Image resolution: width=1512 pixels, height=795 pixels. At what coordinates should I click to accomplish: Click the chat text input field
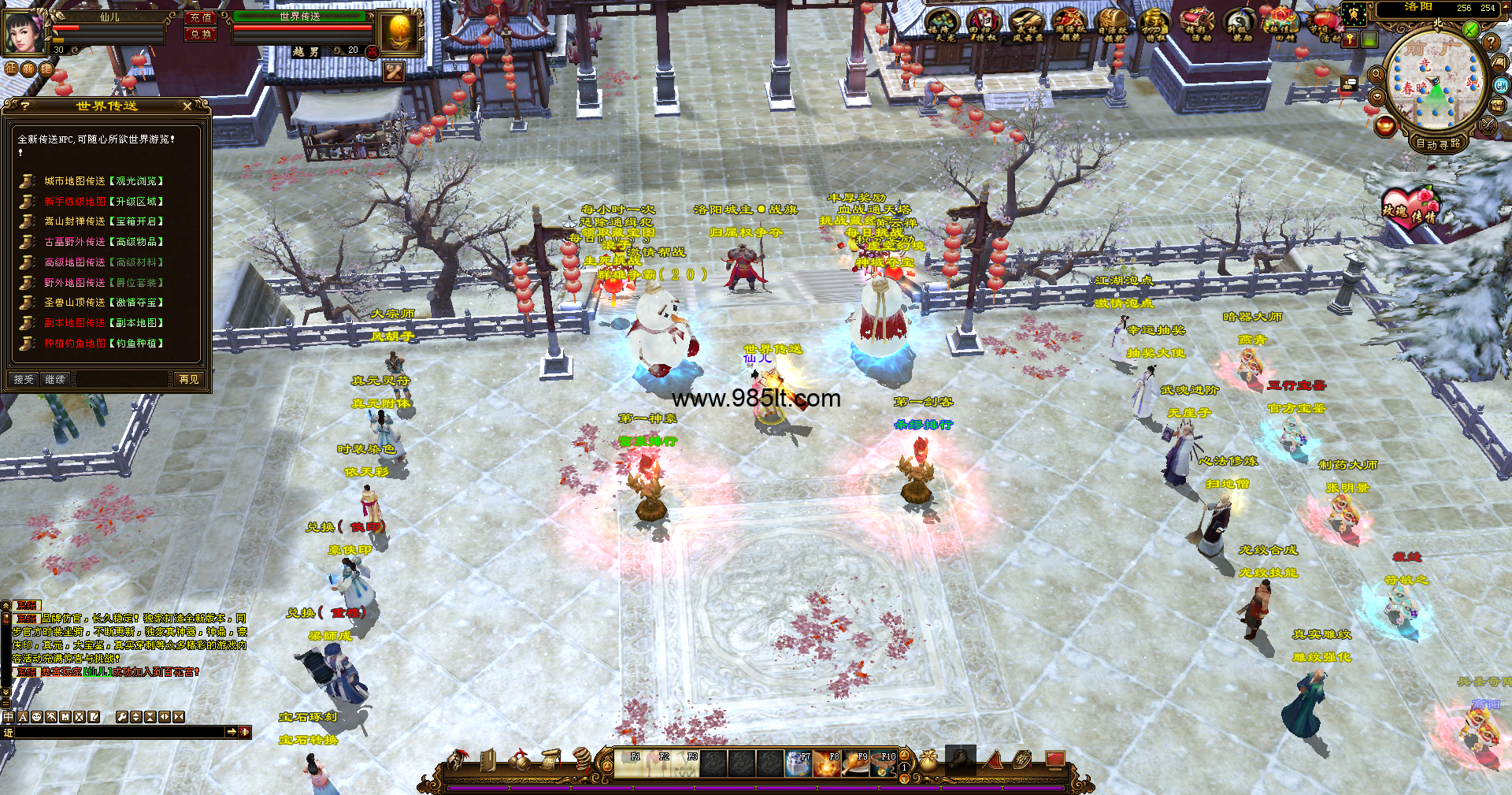[x=118, y=733]
